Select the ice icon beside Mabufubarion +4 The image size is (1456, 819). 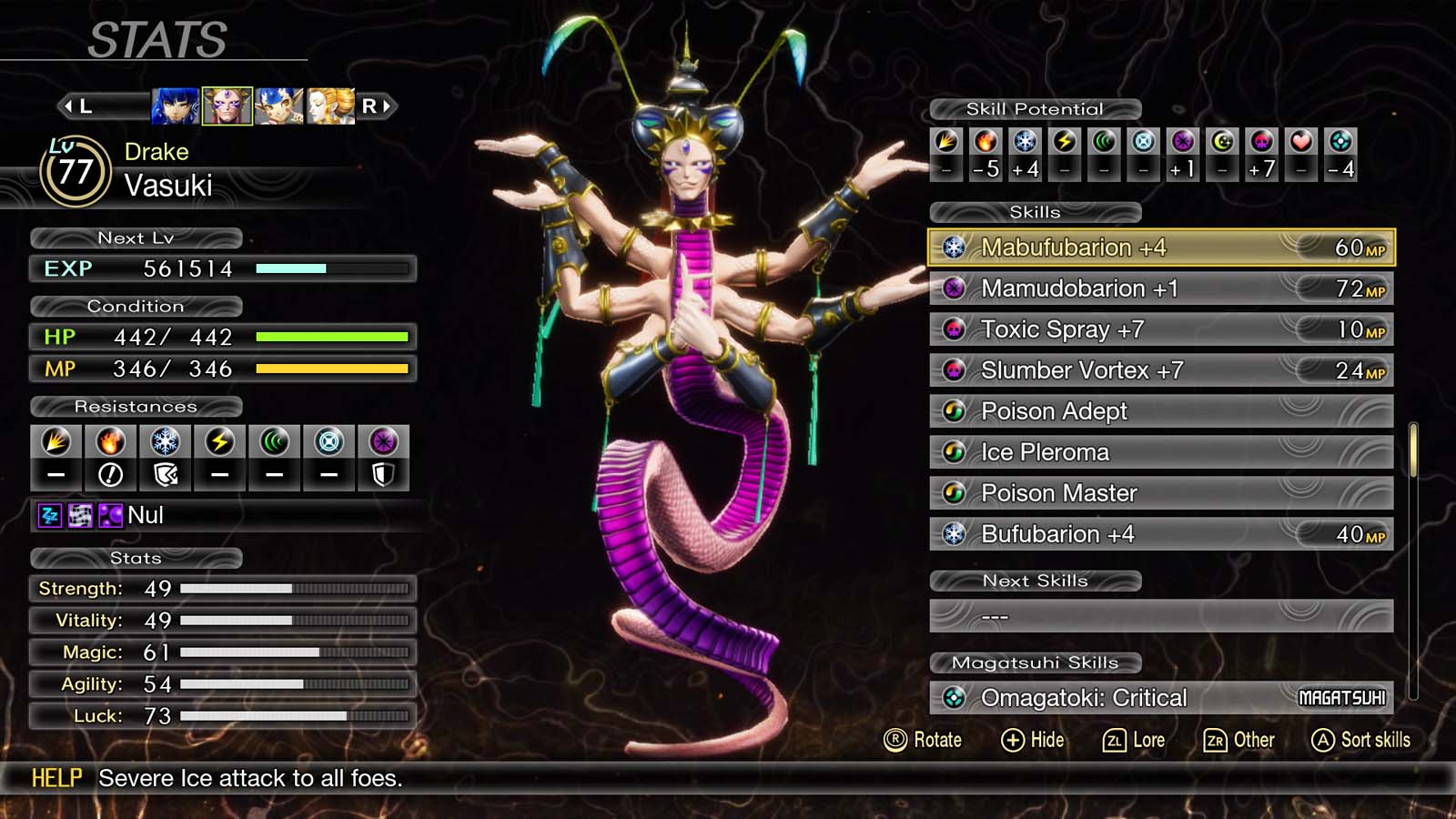click(x=954, y=247)
